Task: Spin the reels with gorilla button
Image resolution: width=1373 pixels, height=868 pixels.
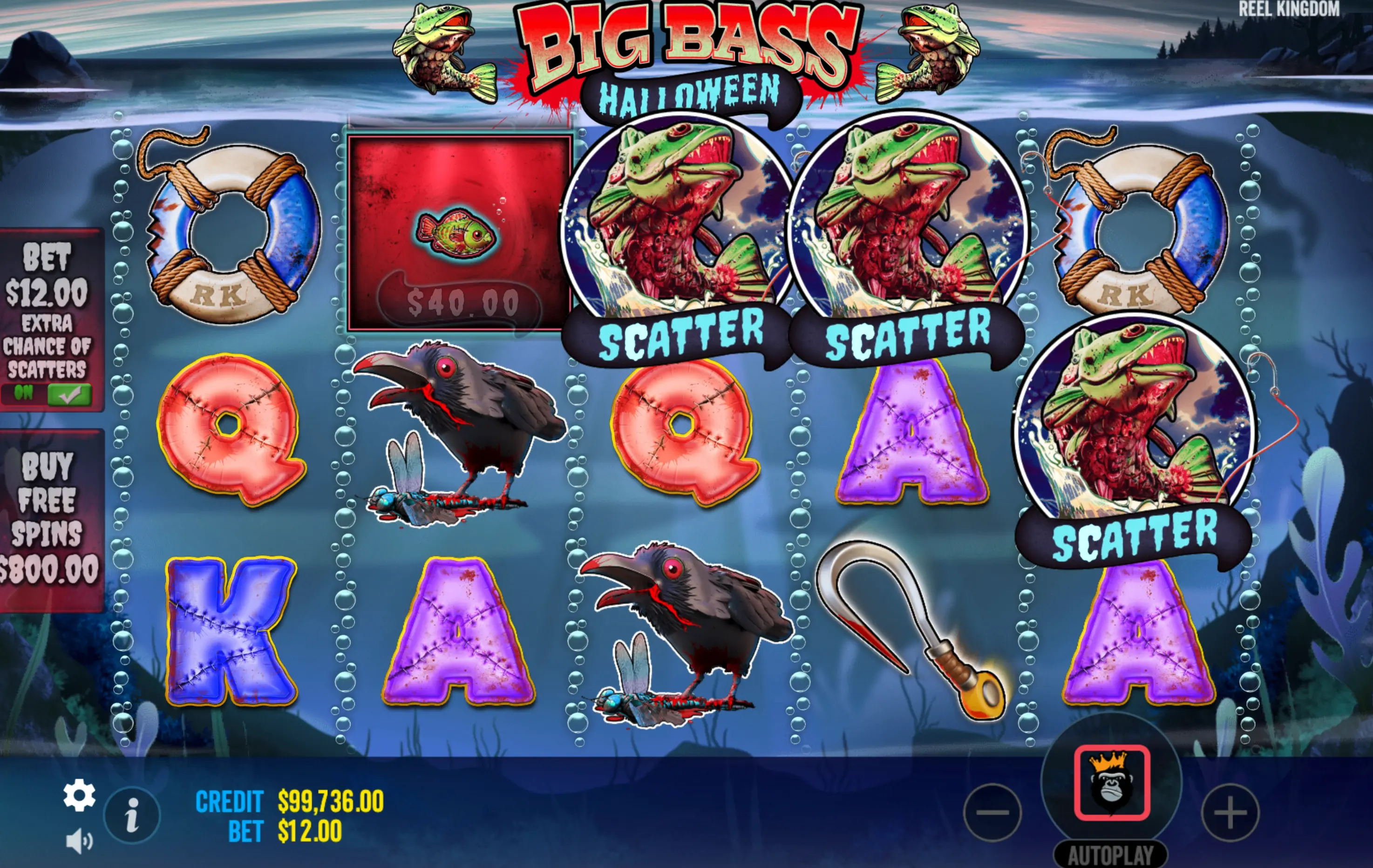Action: coord(1111,782)
